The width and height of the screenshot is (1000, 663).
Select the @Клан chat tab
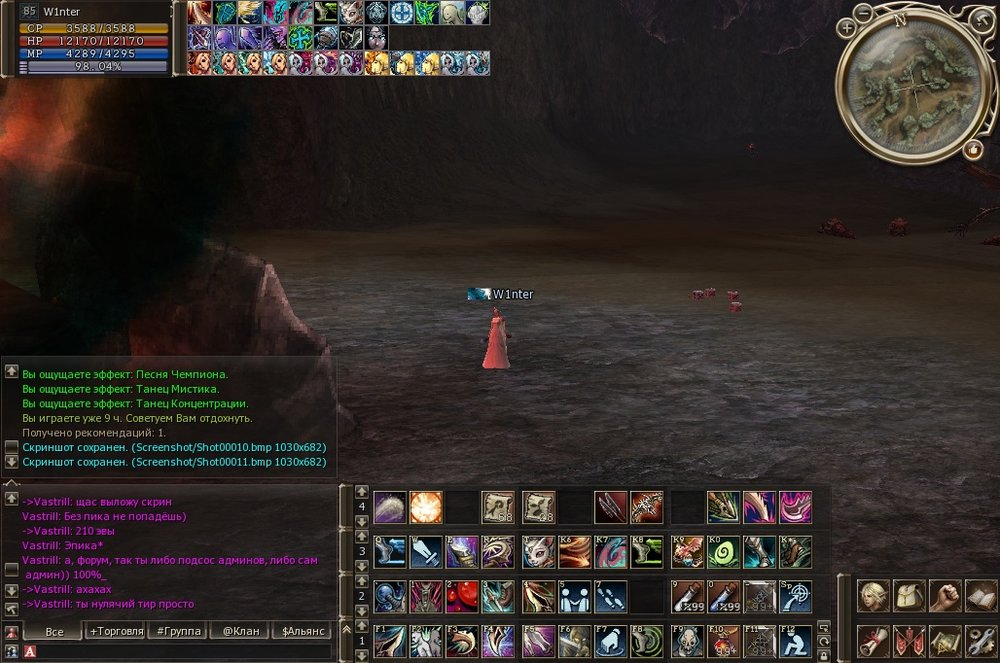(x=241, y=631)
